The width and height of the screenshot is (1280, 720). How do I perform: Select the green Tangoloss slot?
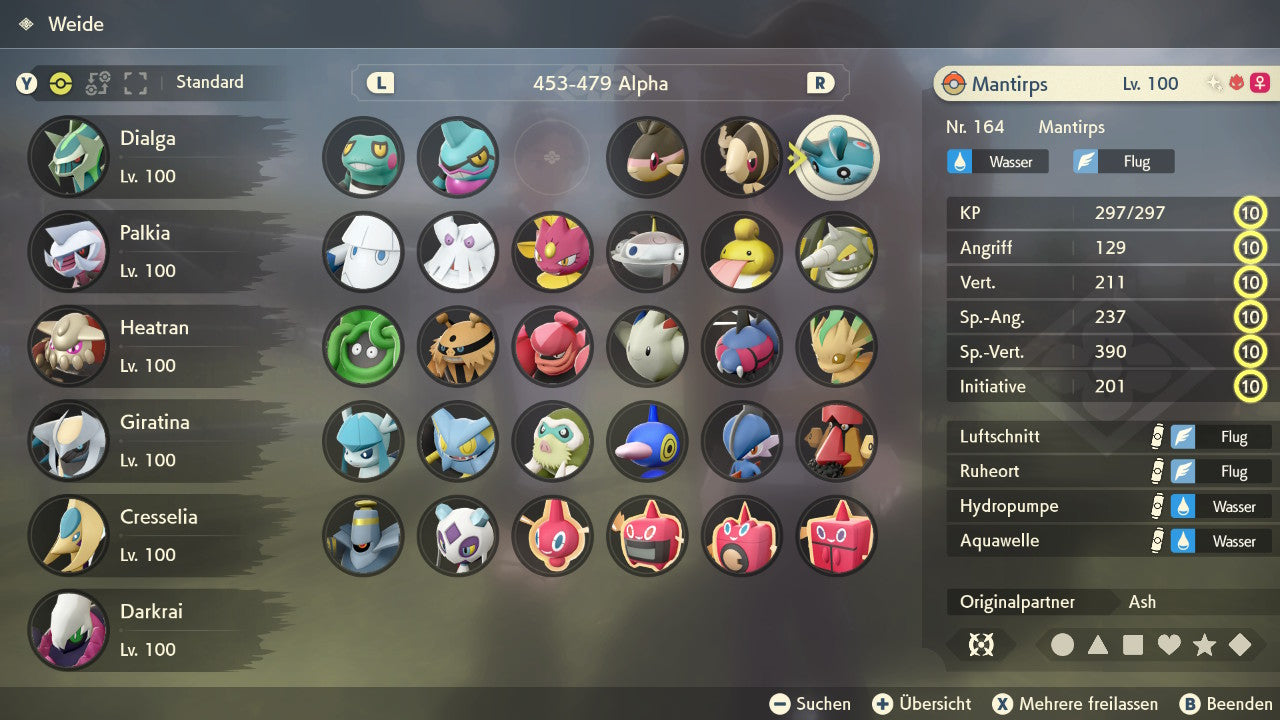[x=363, y=346]
